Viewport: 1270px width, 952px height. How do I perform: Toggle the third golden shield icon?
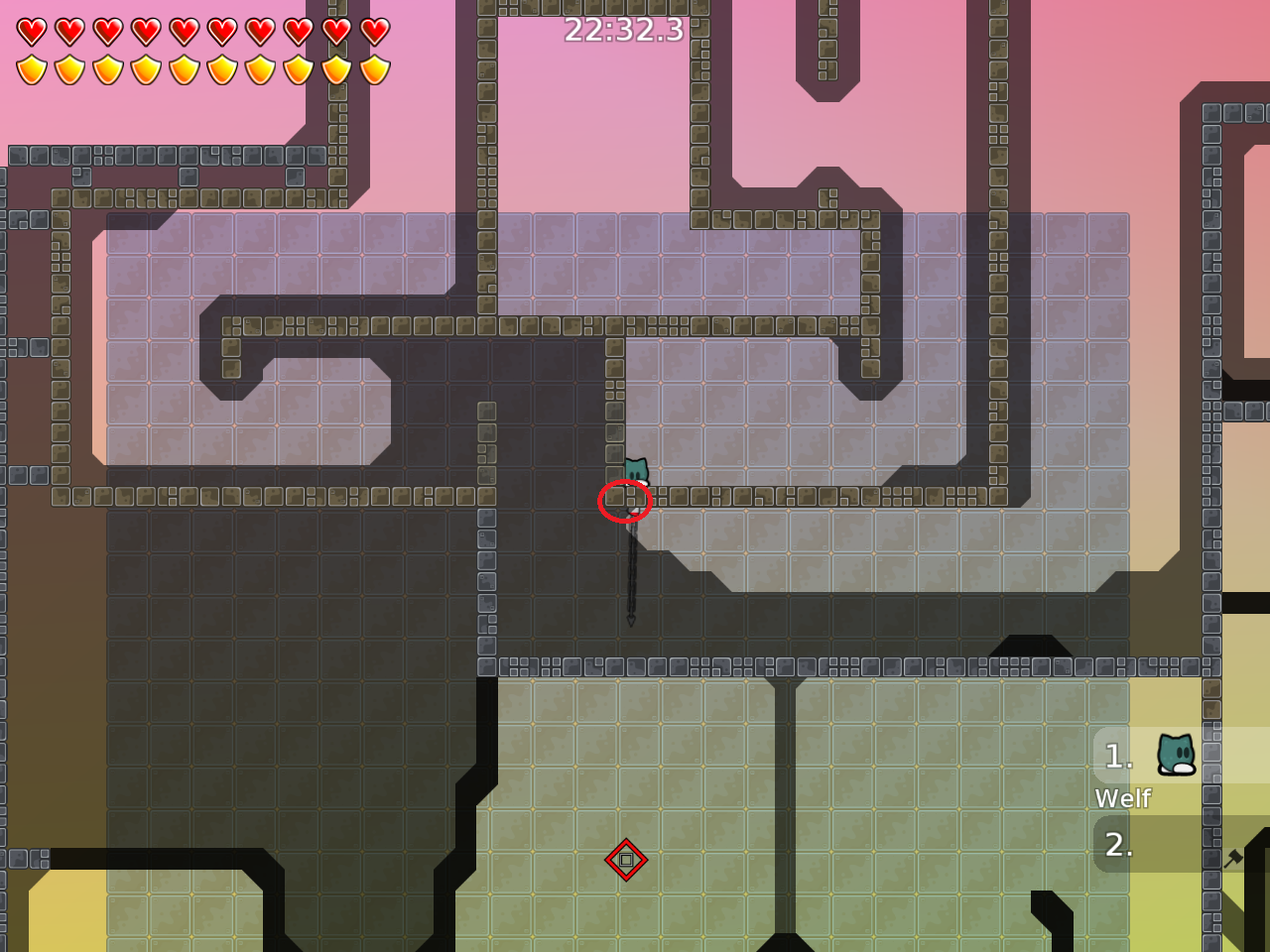[x=106, y=69]
